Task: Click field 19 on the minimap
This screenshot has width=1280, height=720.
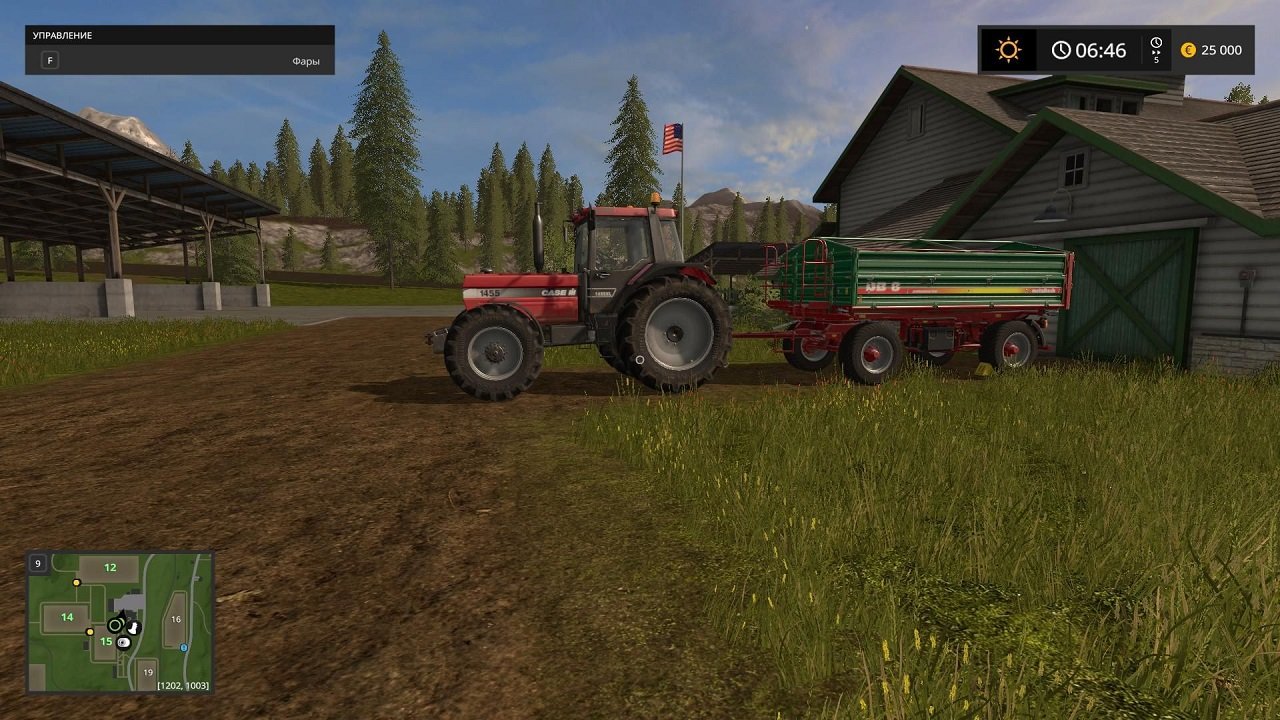Action: (x=148, y=672)
